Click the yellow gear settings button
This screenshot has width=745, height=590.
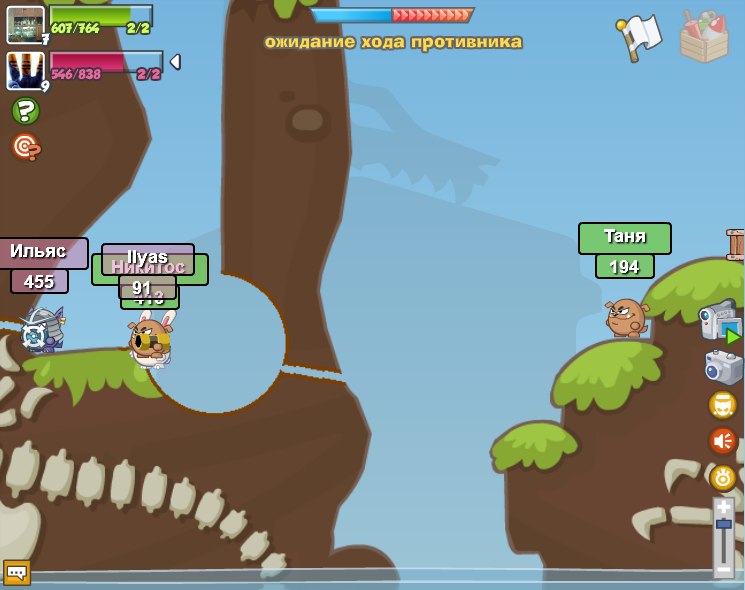(x=723, y=477)
